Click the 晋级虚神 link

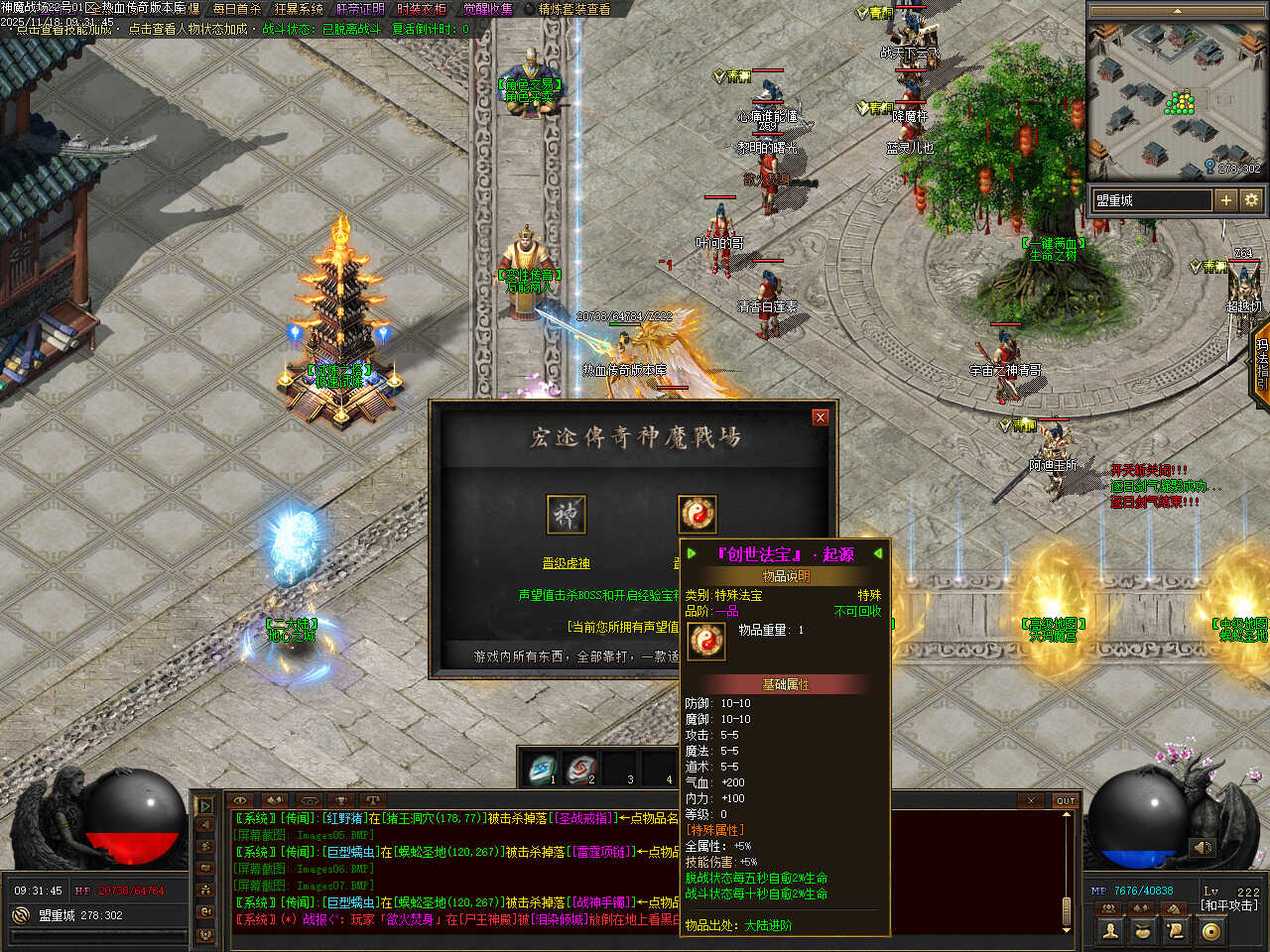tap(566, 563)
